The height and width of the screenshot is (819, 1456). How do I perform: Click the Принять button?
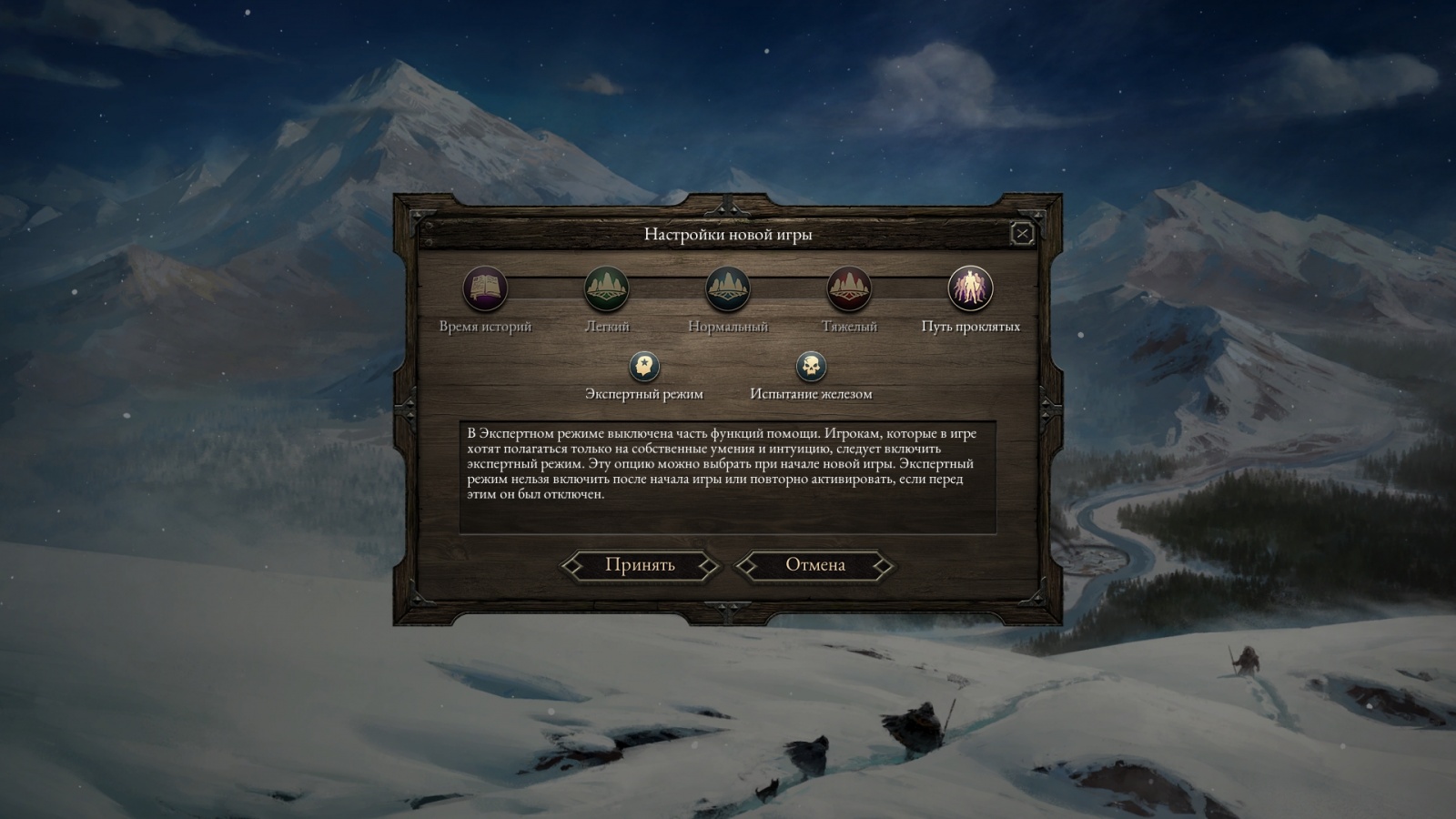tap(640, 565)
